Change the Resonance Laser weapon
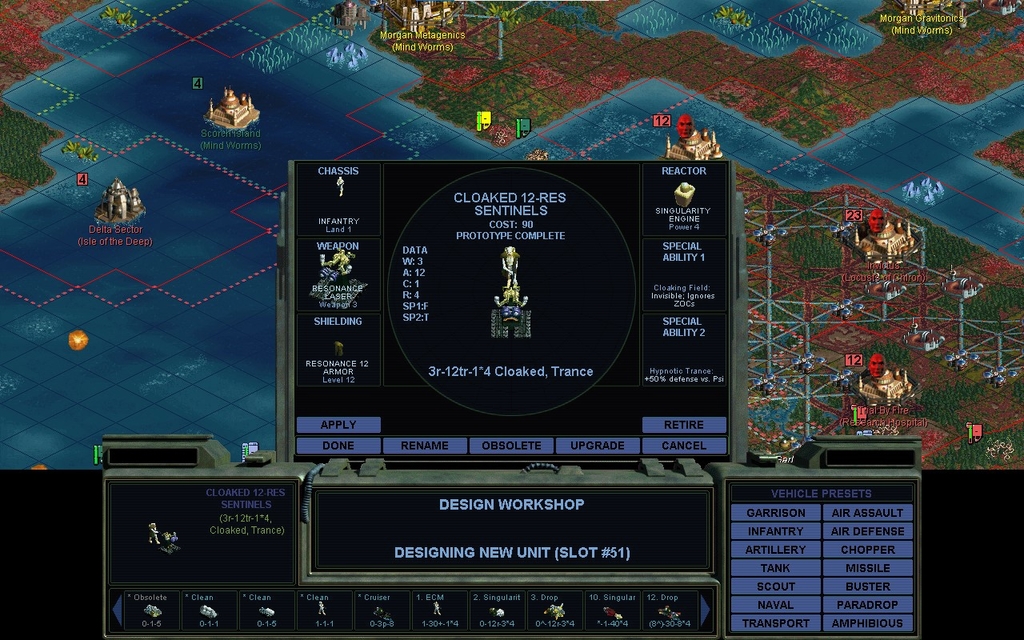The height and width of the screenshot is (640, 1024). pyautogui.click(x=338, y=273)
